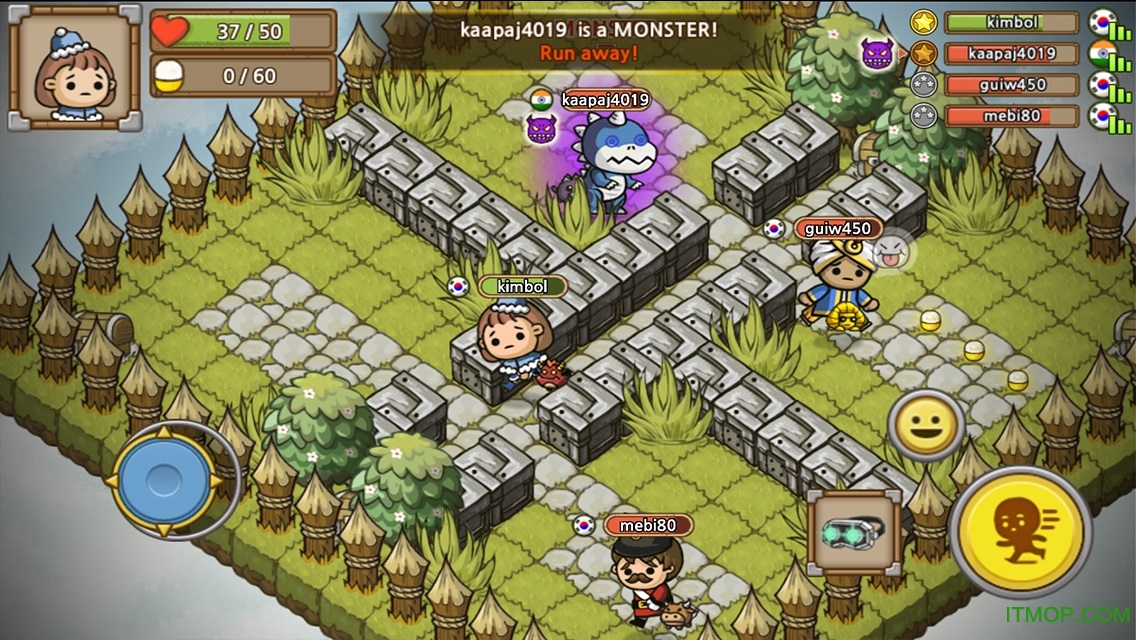Select mebi80 in the player list
Image resolution: width=1136 pixels, height=640 pixels.
(x=1011, y=116)
